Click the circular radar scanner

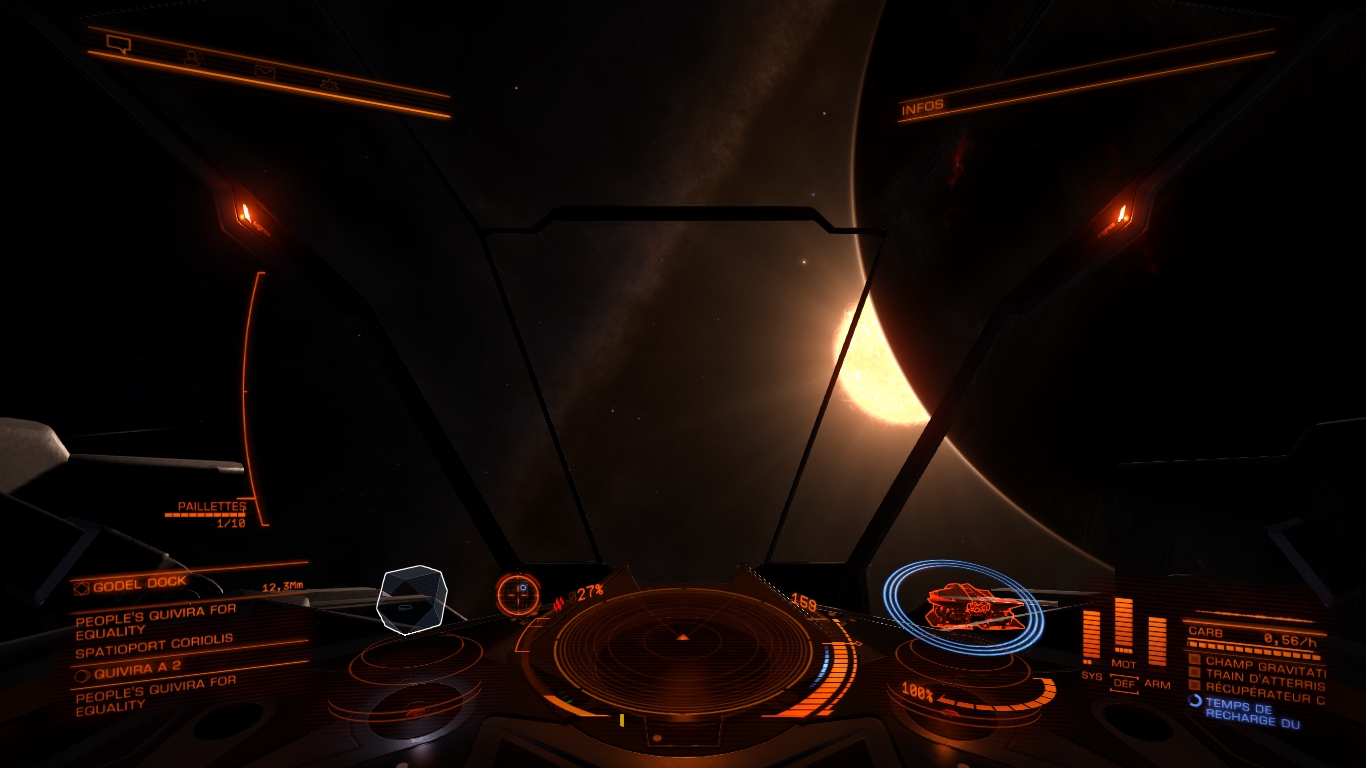(683, 649)
